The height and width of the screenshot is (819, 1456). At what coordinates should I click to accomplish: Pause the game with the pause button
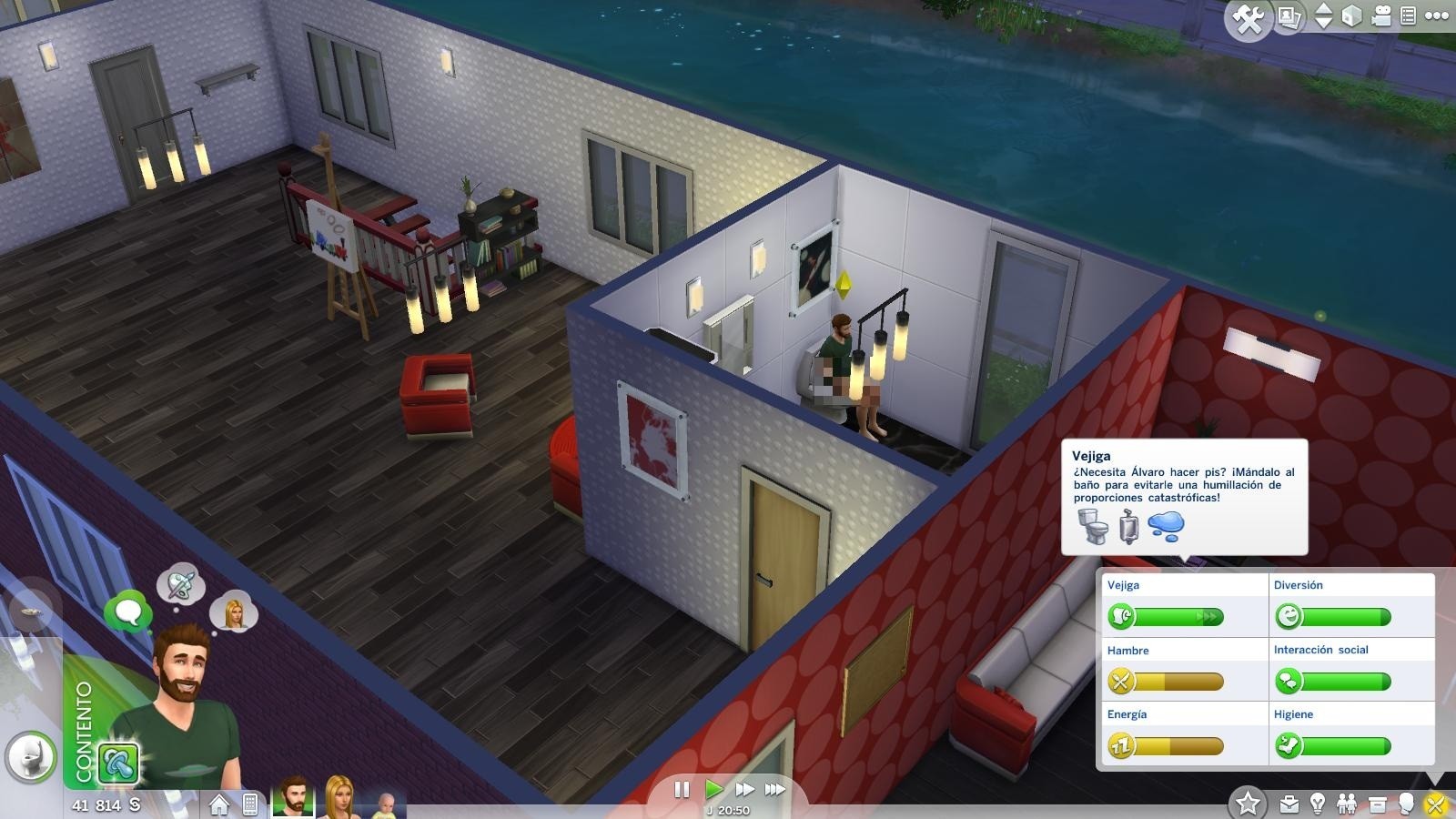pyautogui.click(x=682, y=791)
